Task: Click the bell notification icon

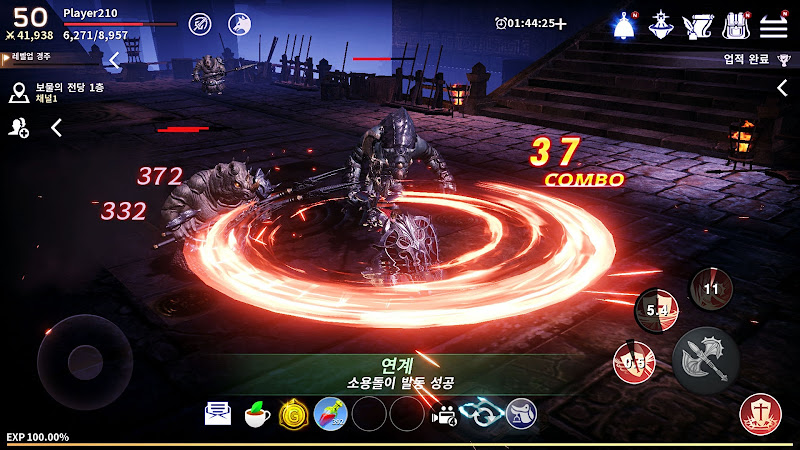Action: 626,25
